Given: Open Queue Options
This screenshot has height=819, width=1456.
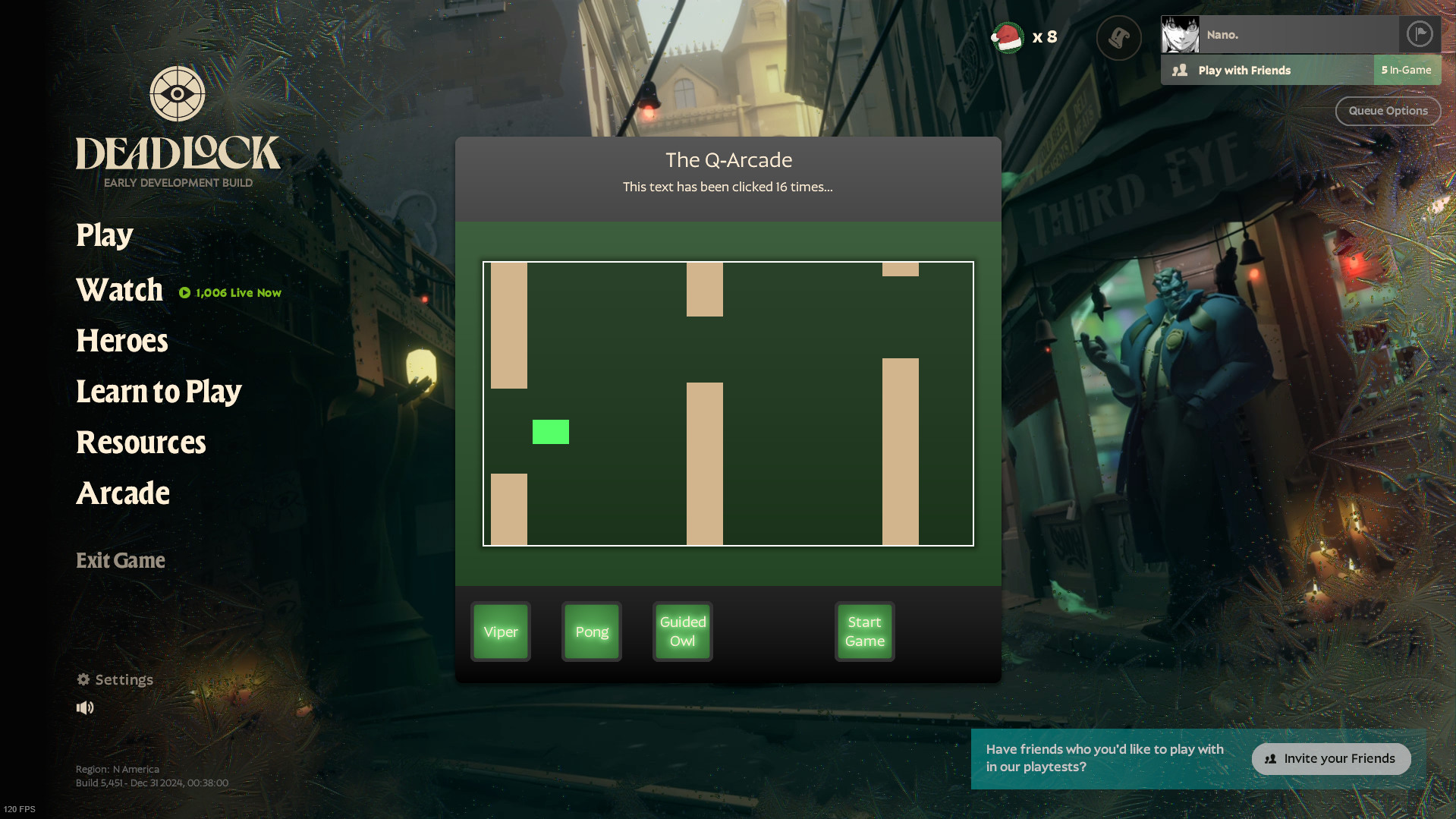Looking at the screenshot, I should pyautogui.click(x=1387, y=110).
